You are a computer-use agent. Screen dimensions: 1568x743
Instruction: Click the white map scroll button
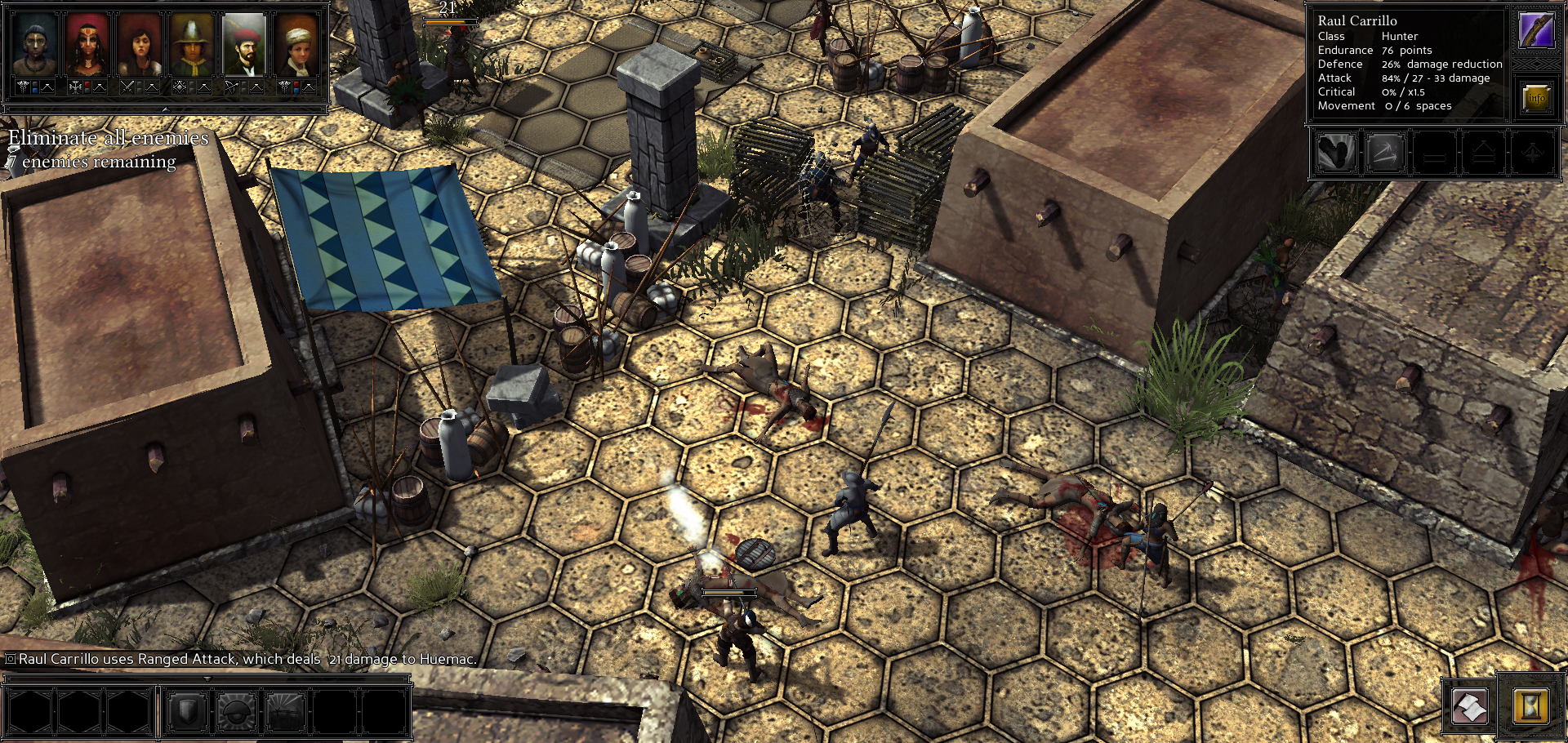coord(1470,706)
